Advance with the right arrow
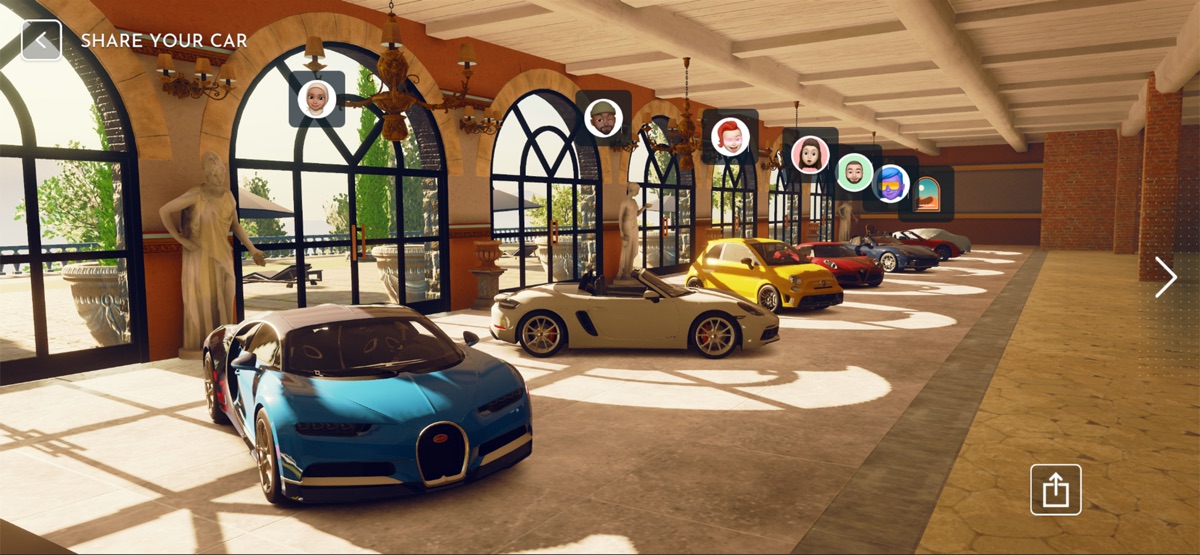The height and width of the screenshot is (555, 1200). click(x=1165, y=277)
